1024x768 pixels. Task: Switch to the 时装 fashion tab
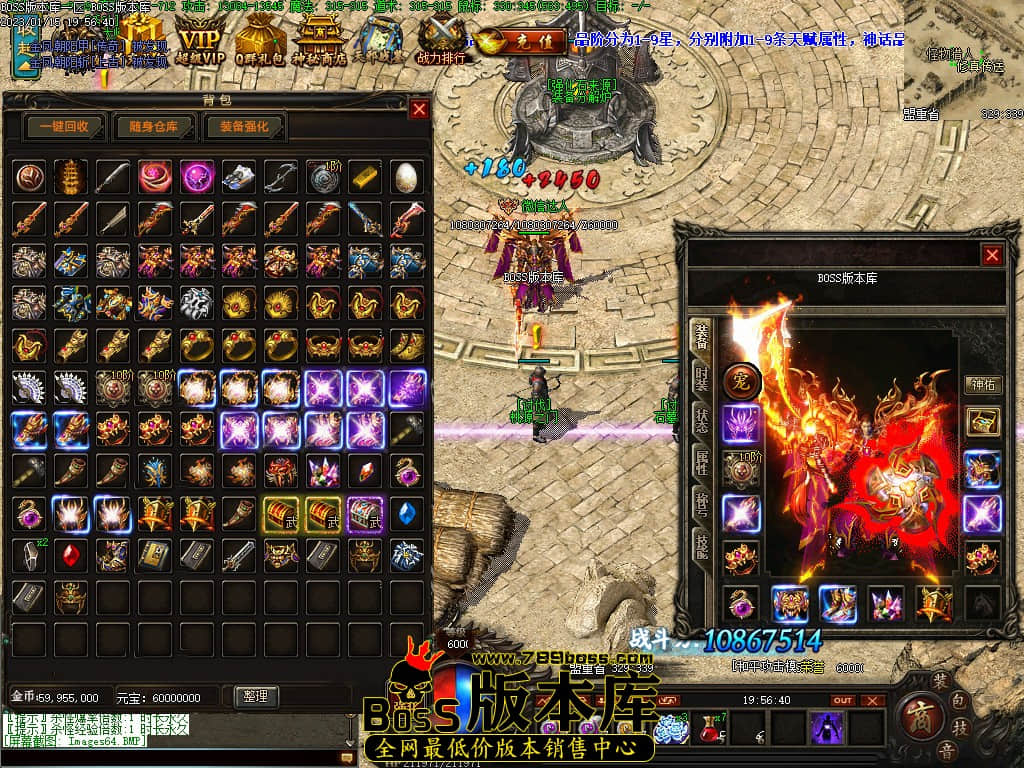coord(702,379)
